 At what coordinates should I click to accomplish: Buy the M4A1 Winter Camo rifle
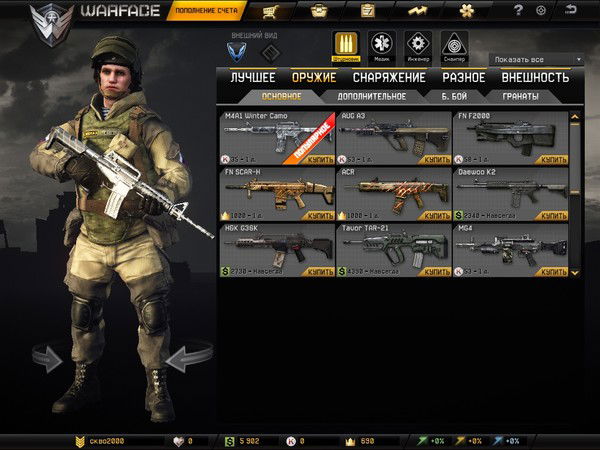(321, 159)
